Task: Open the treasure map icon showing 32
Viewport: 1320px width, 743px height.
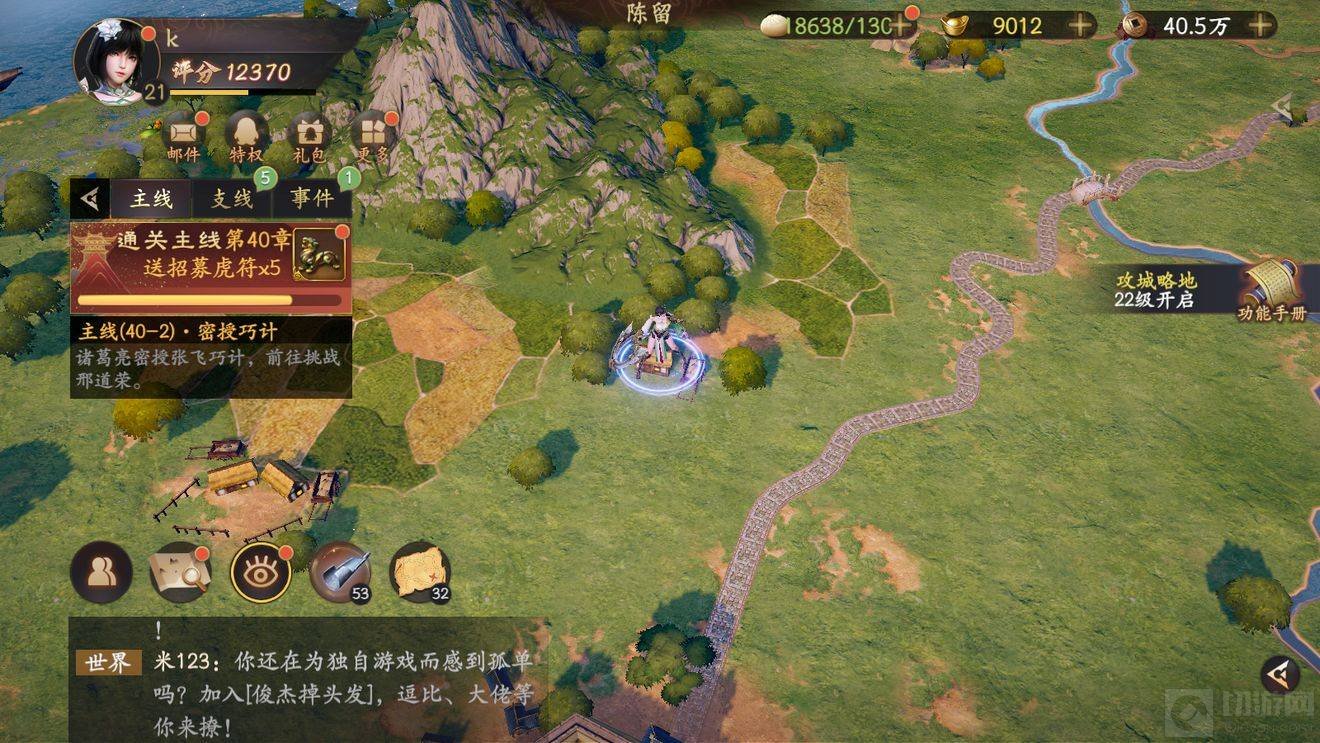Action: (x=419, y=571)
